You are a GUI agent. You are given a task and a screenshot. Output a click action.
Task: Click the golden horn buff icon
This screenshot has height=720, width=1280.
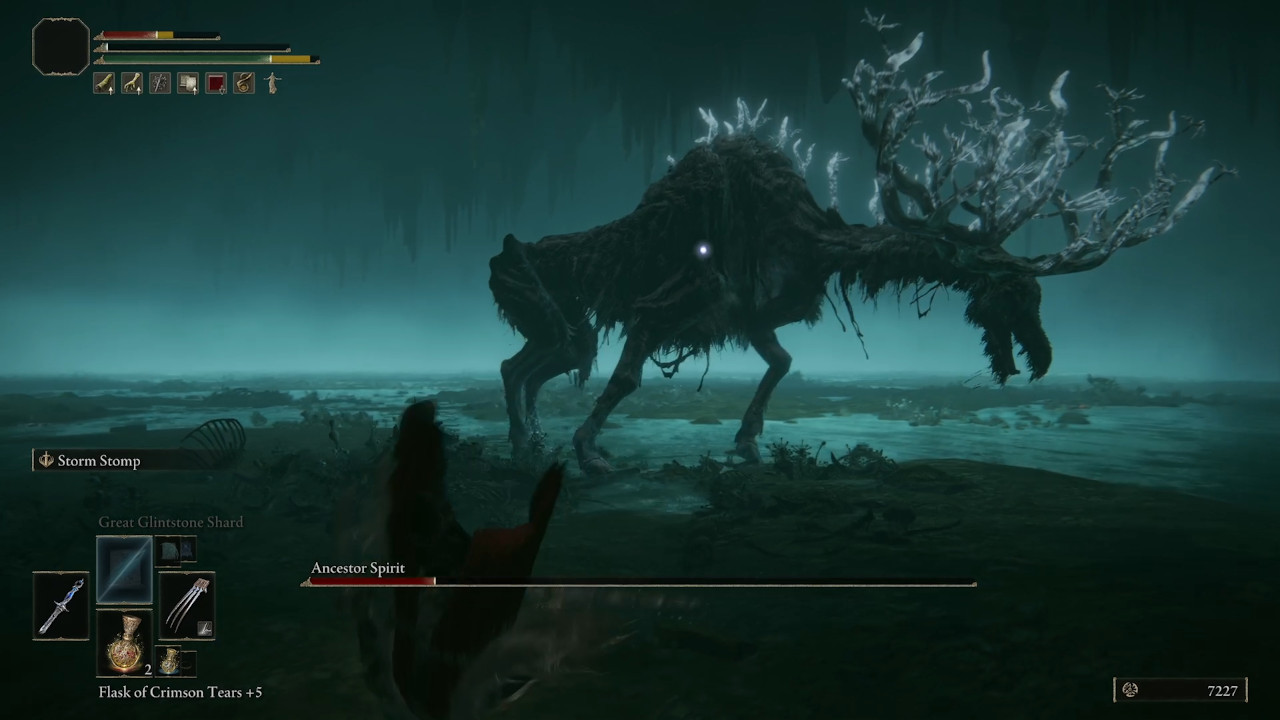(243, 83)
